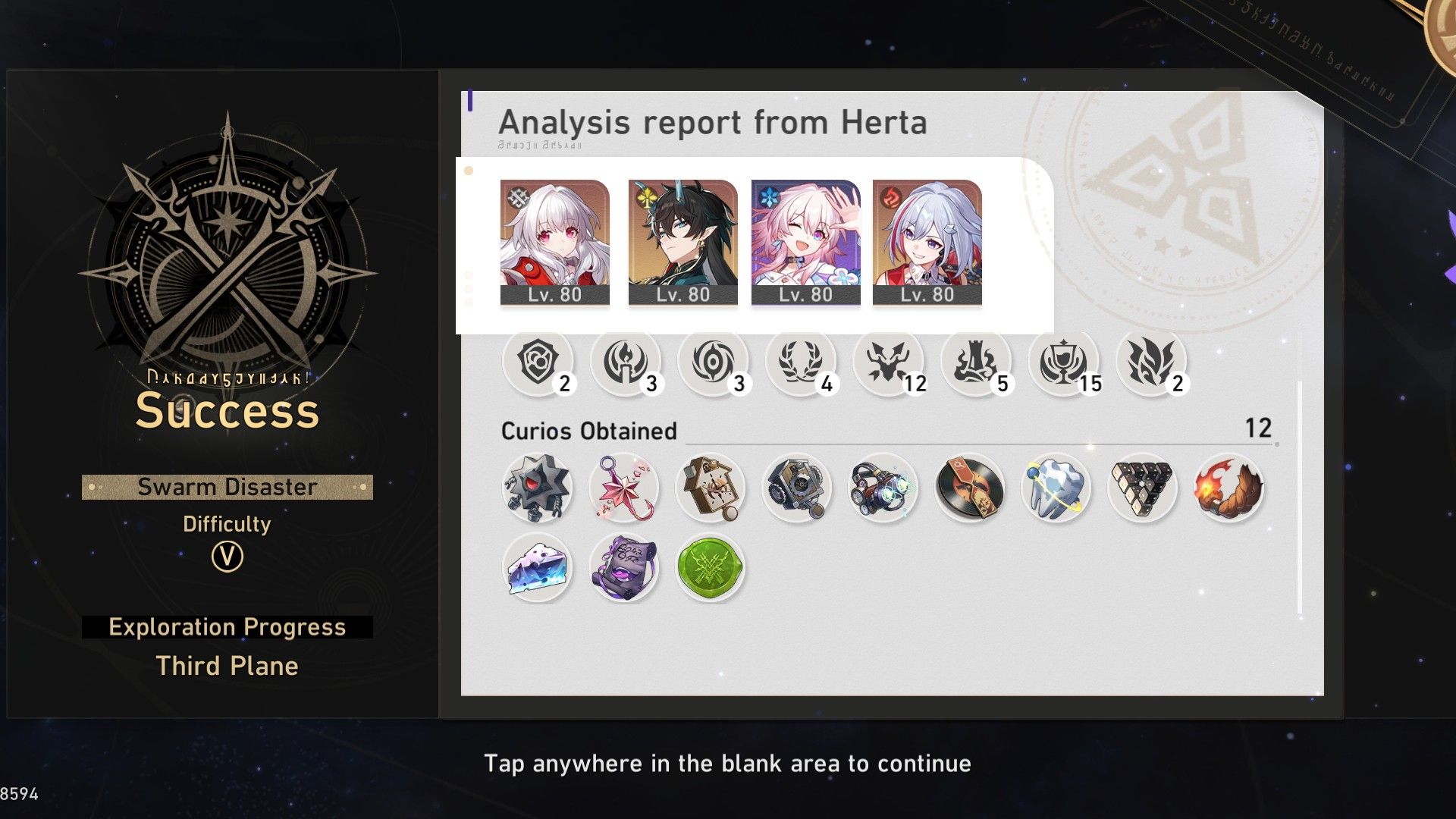Click the cuckoo clock curio icon

(x=711, y=489)
